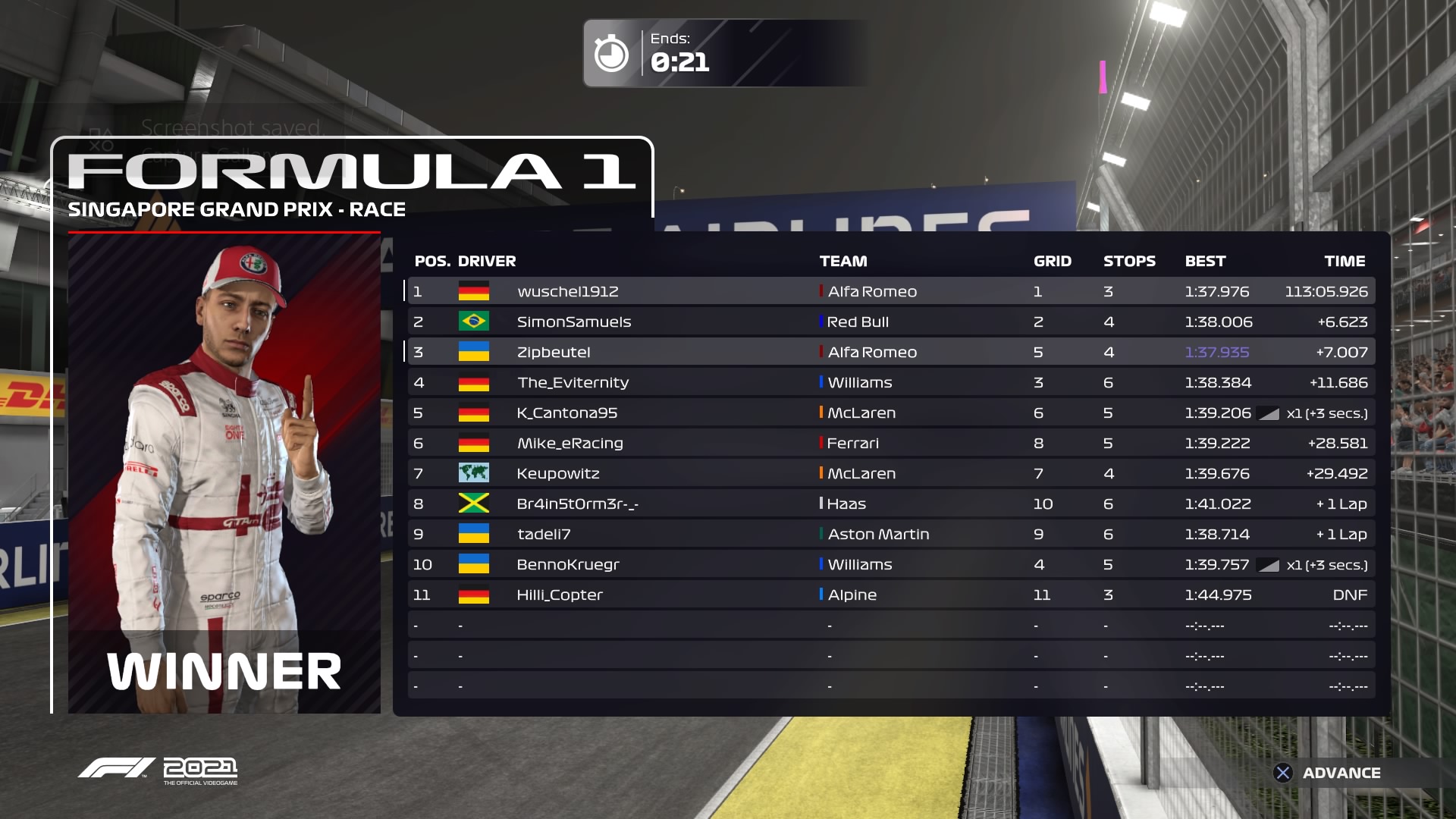This screenshot has height=819, width=1456.
Task: Highlight Zipbeutel's third place row
Action: click(891, 352)
